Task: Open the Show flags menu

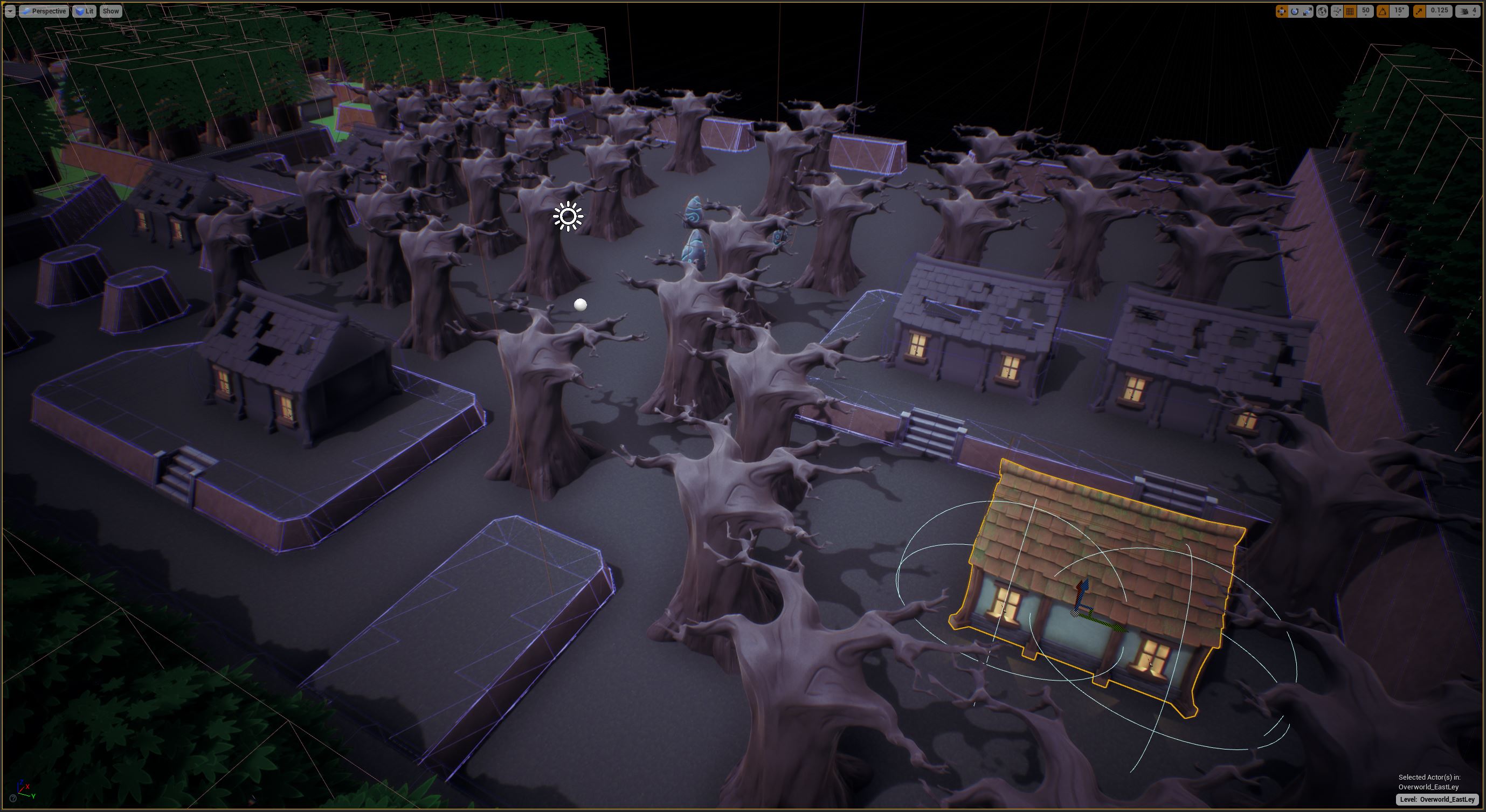Action: [110, 11]
